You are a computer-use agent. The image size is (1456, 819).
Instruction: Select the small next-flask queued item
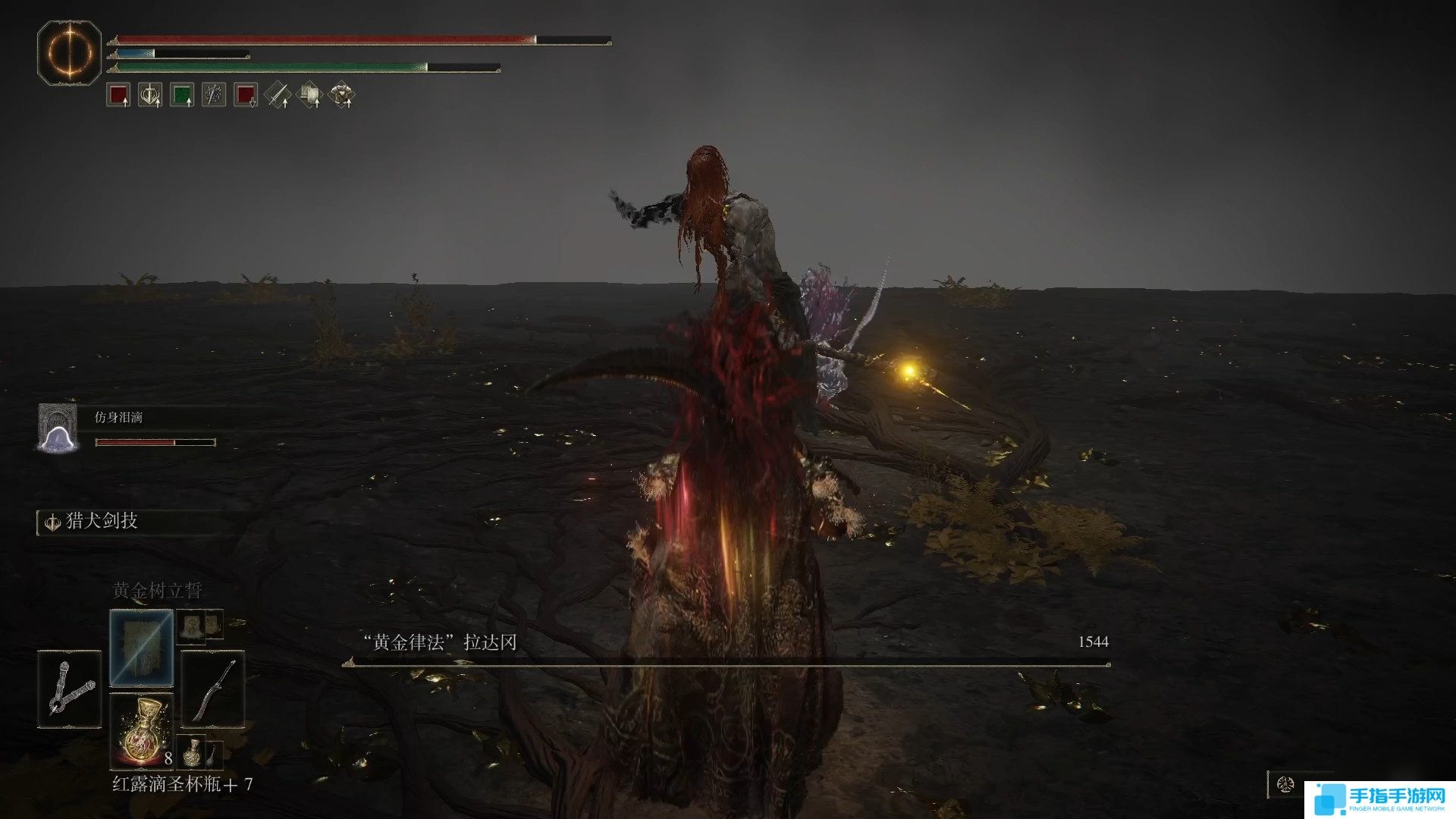(193, 751)
